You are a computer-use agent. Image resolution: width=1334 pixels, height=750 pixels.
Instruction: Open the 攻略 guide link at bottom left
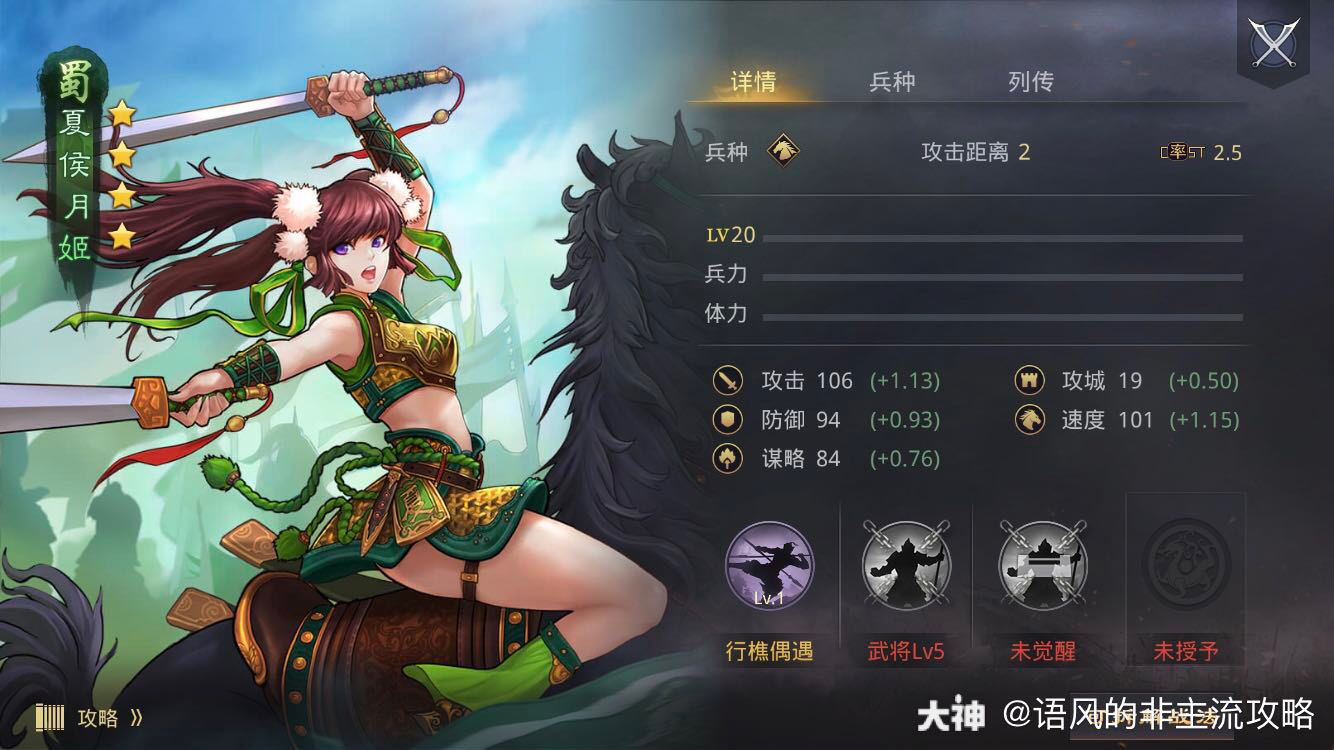coord(97,717)
